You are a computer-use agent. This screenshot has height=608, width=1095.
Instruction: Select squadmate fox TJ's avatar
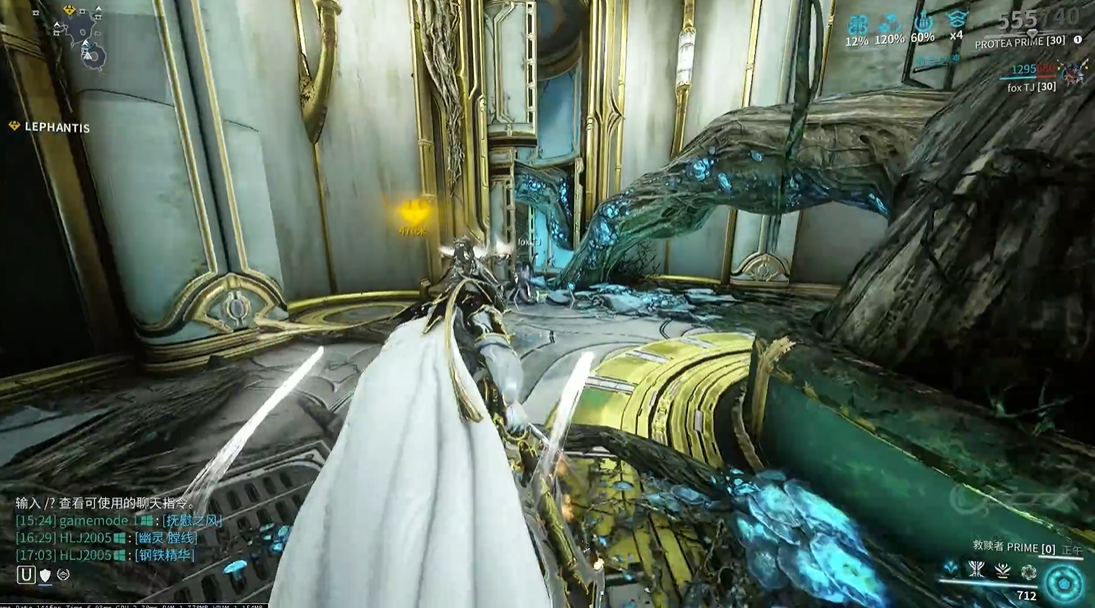pos(1075,71)
